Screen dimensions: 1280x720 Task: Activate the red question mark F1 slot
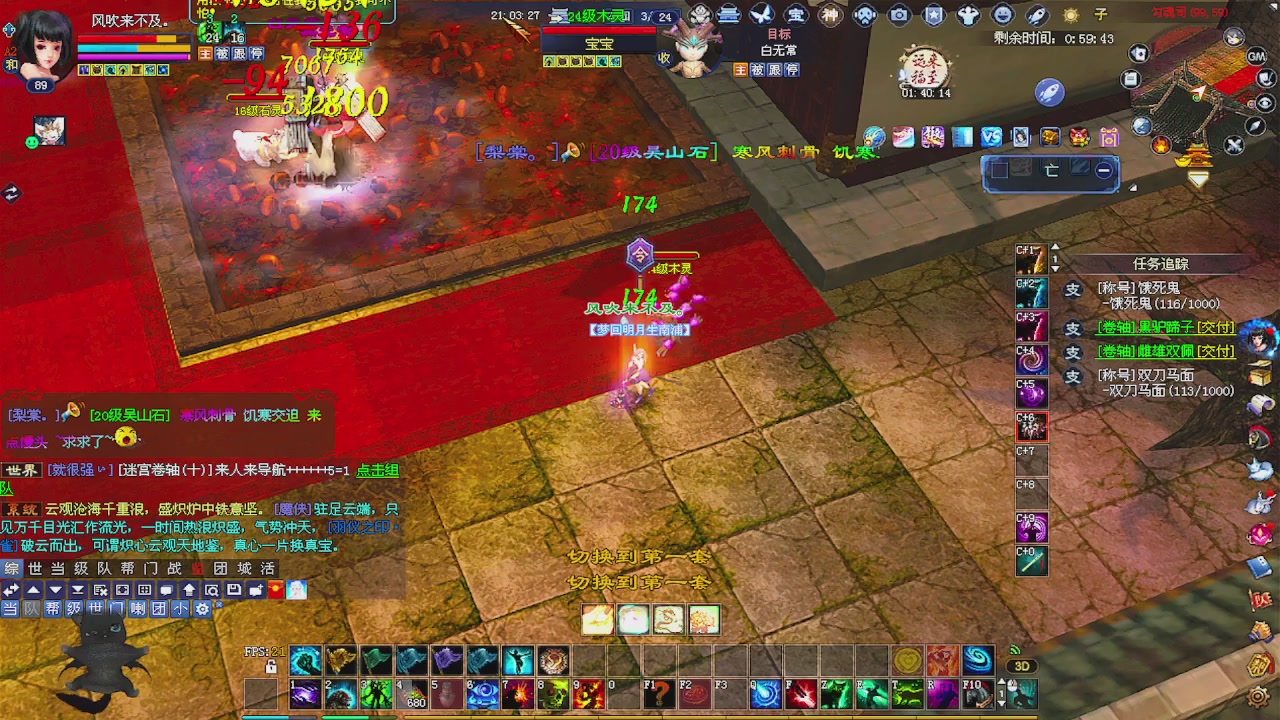coord(659,693)
